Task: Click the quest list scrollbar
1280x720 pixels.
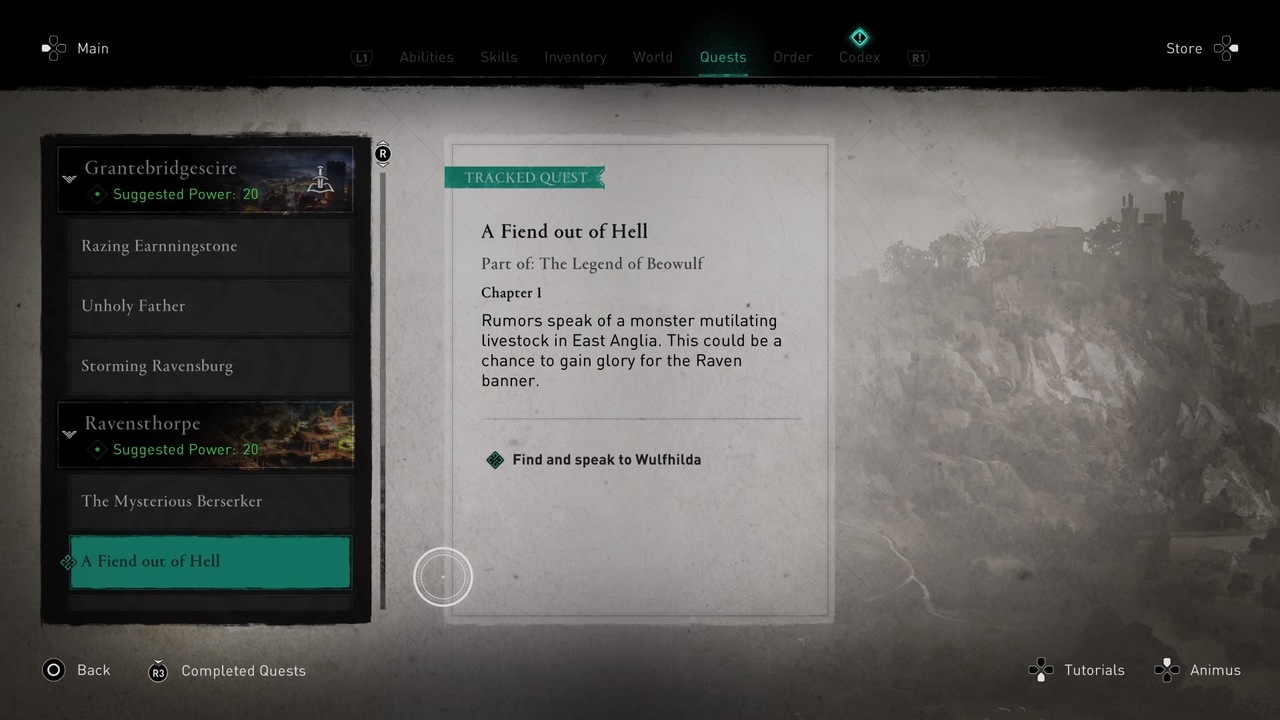Action: pyautogui.click(x=383, y=390)
